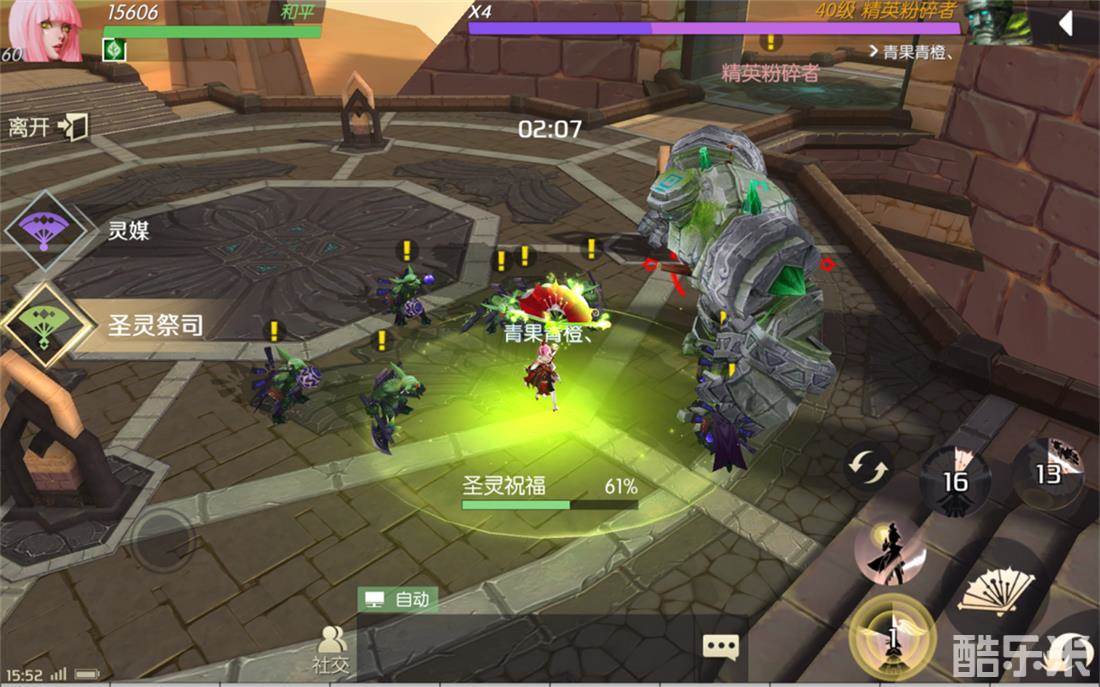Activate the skill on 16-second cooldown
Screen dimensions: 1100x687
tap(956, 481)
